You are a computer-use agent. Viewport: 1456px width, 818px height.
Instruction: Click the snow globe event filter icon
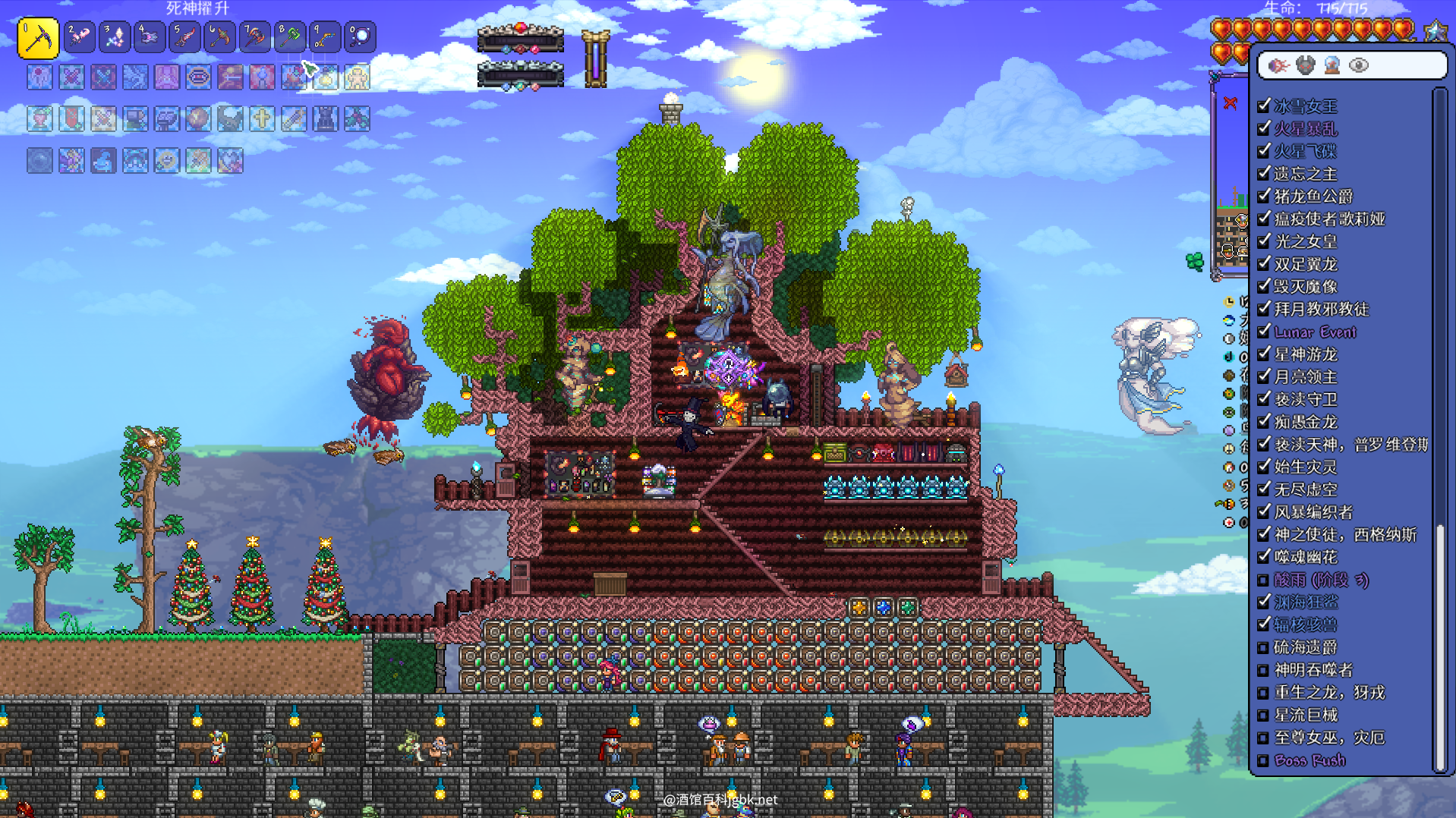(1332, 65)
